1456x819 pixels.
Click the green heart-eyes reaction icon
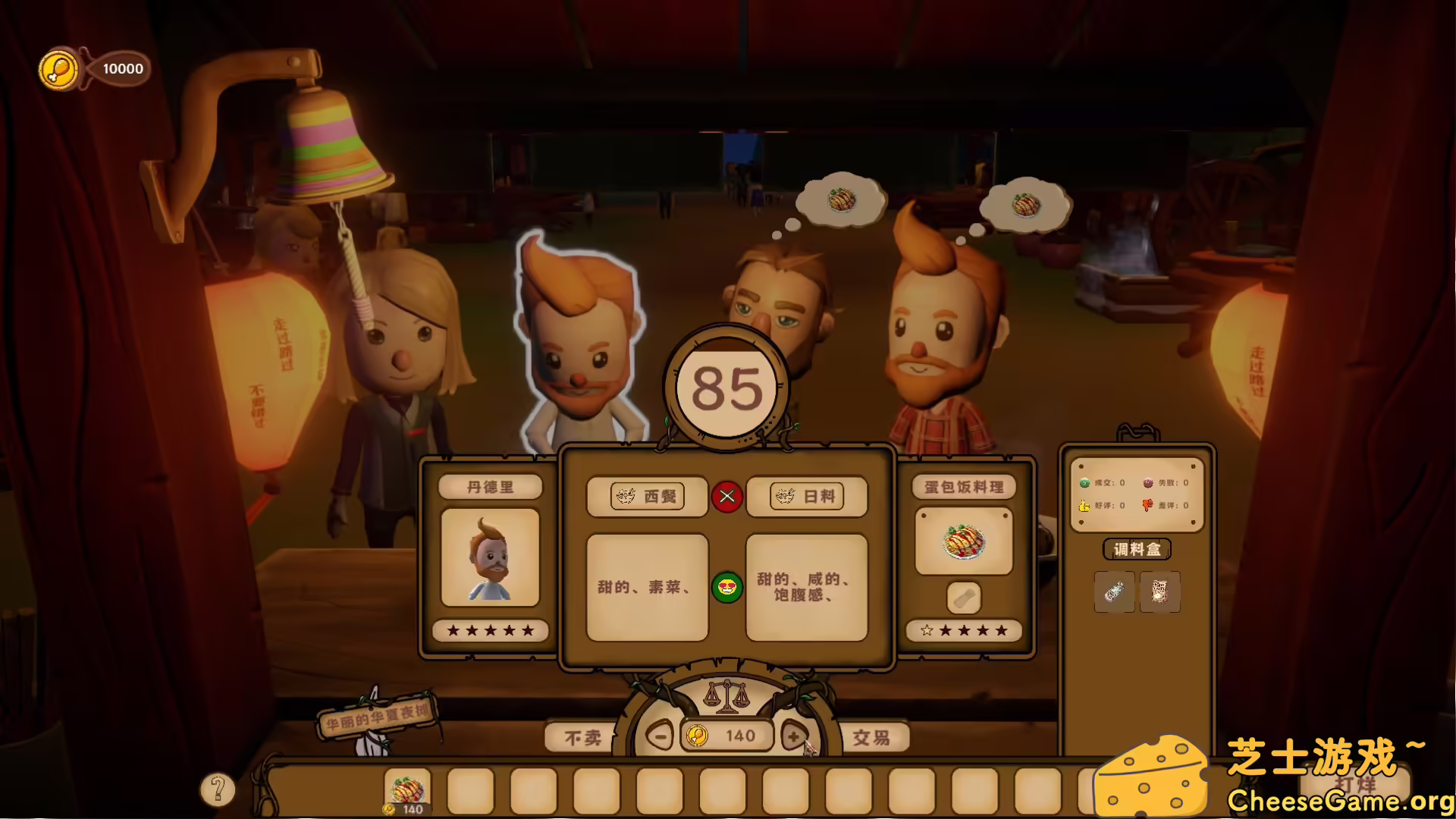(727, 588)
